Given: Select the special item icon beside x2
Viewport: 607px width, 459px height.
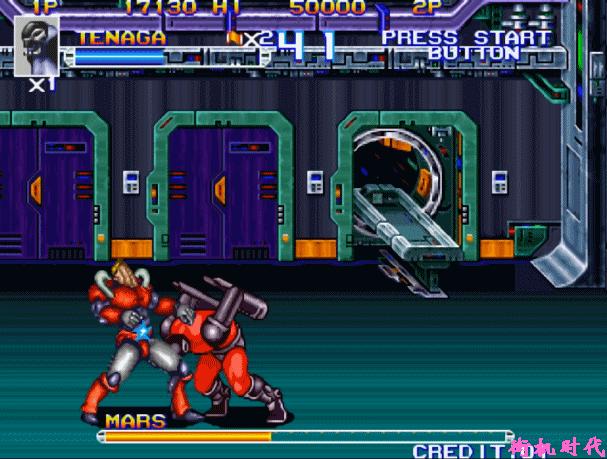Looking at the screenshot, I should click(x=236, y=38).
